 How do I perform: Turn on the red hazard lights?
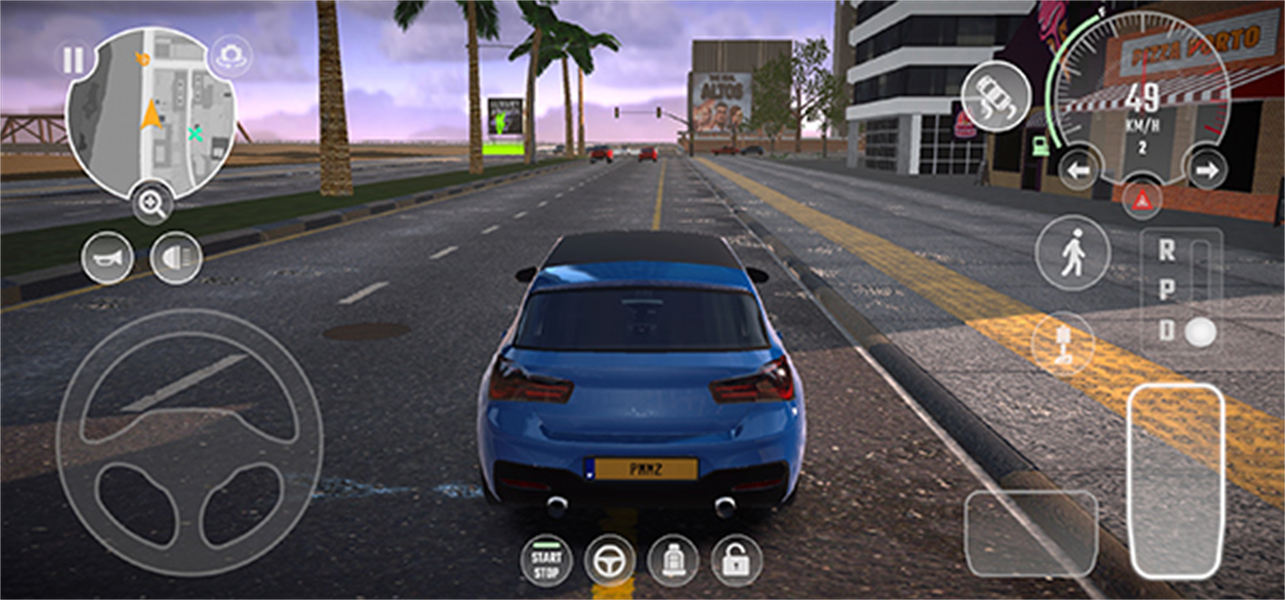pyautogui.click(x=1141, y=199)
